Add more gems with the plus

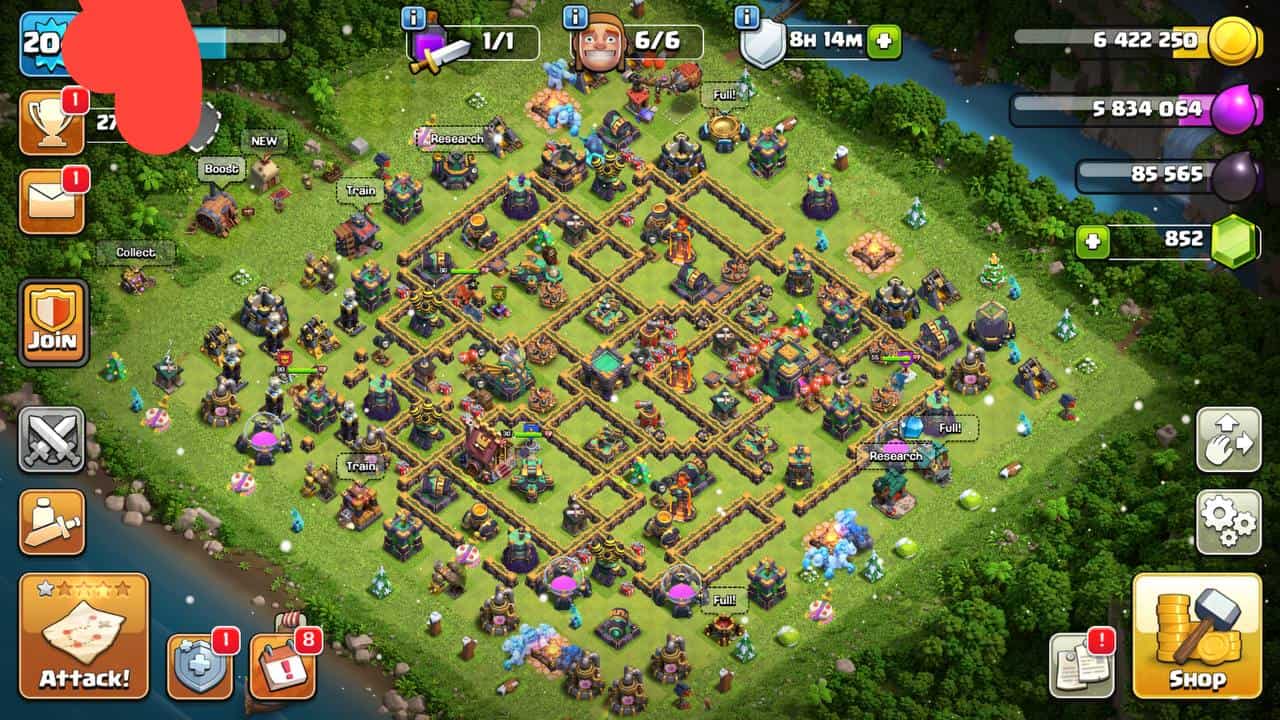point(1093,242)
